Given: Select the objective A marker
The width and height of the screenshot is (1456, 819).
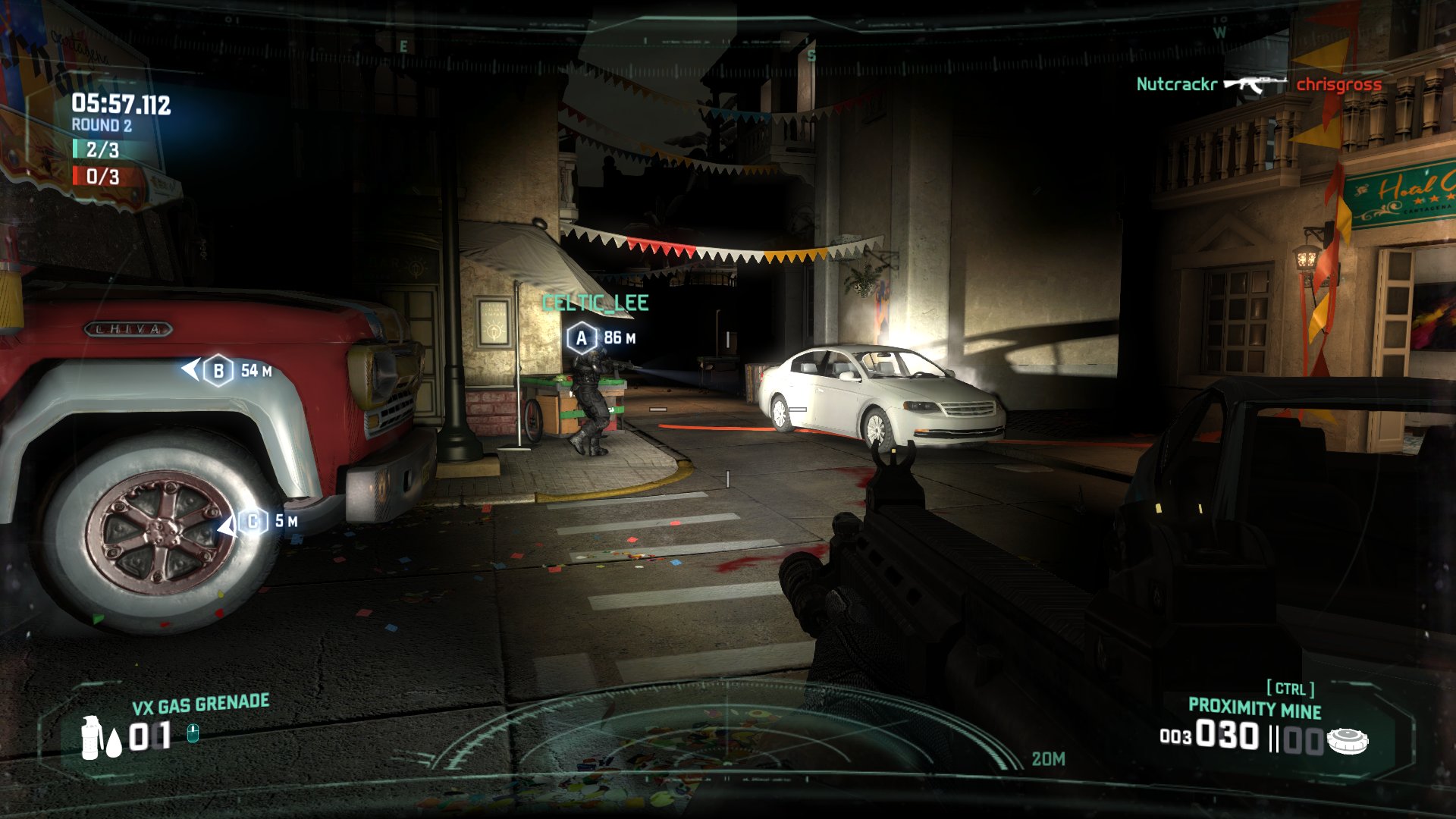Looking at the screenshot, I should click(582, 338).
